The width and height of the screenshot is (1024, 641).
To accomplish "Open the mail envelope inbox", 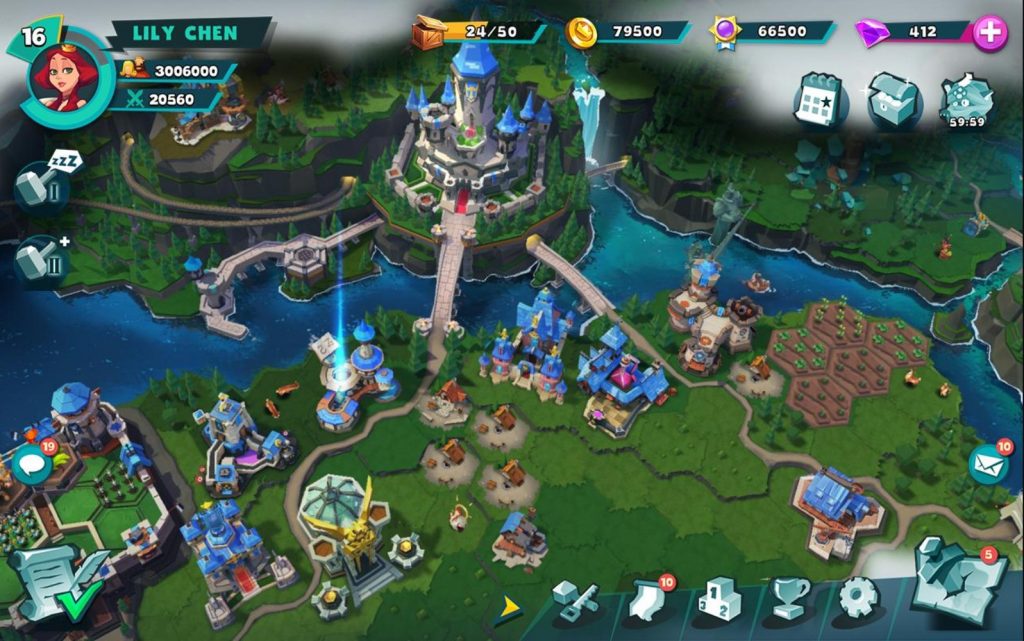I will coord(988,464).
